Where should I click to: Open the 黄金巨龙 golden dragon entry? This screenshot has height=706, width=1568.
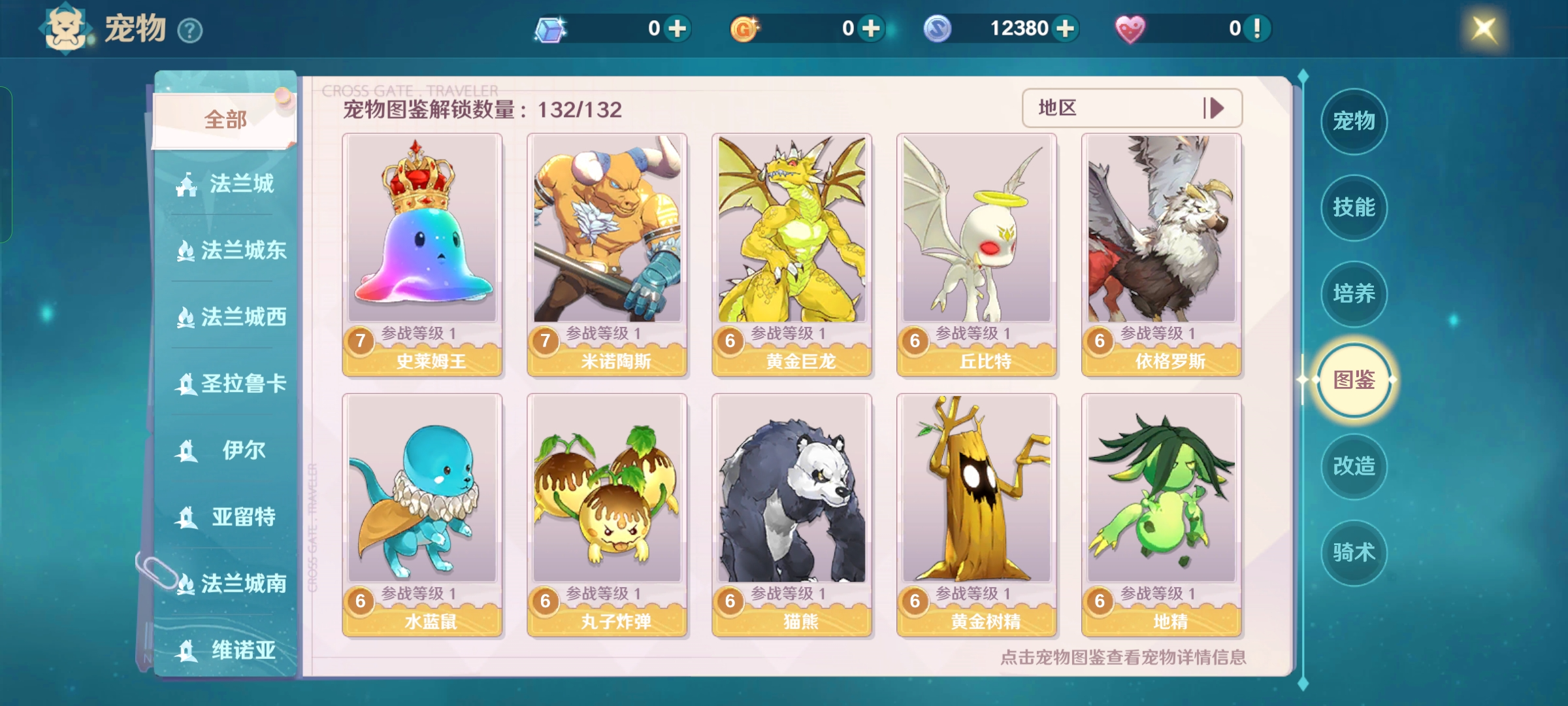pyautogui.click(x=792, y=255)
